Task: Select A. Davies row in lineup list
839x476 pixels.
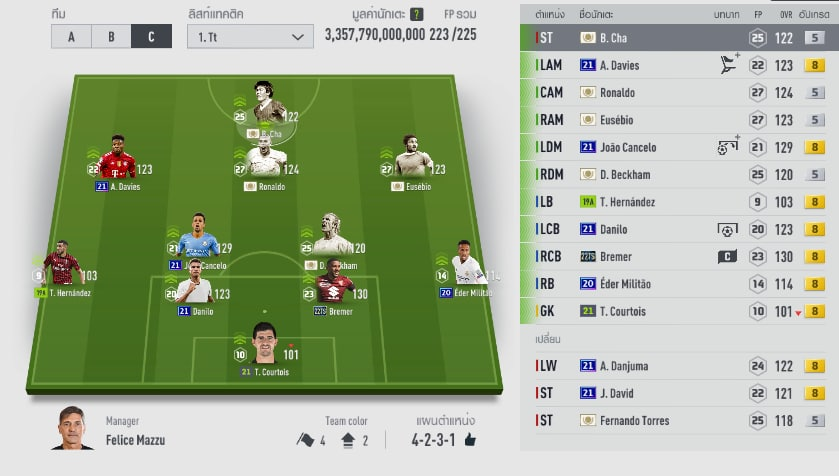Action: pyautogui.click(x=680, y=65)
